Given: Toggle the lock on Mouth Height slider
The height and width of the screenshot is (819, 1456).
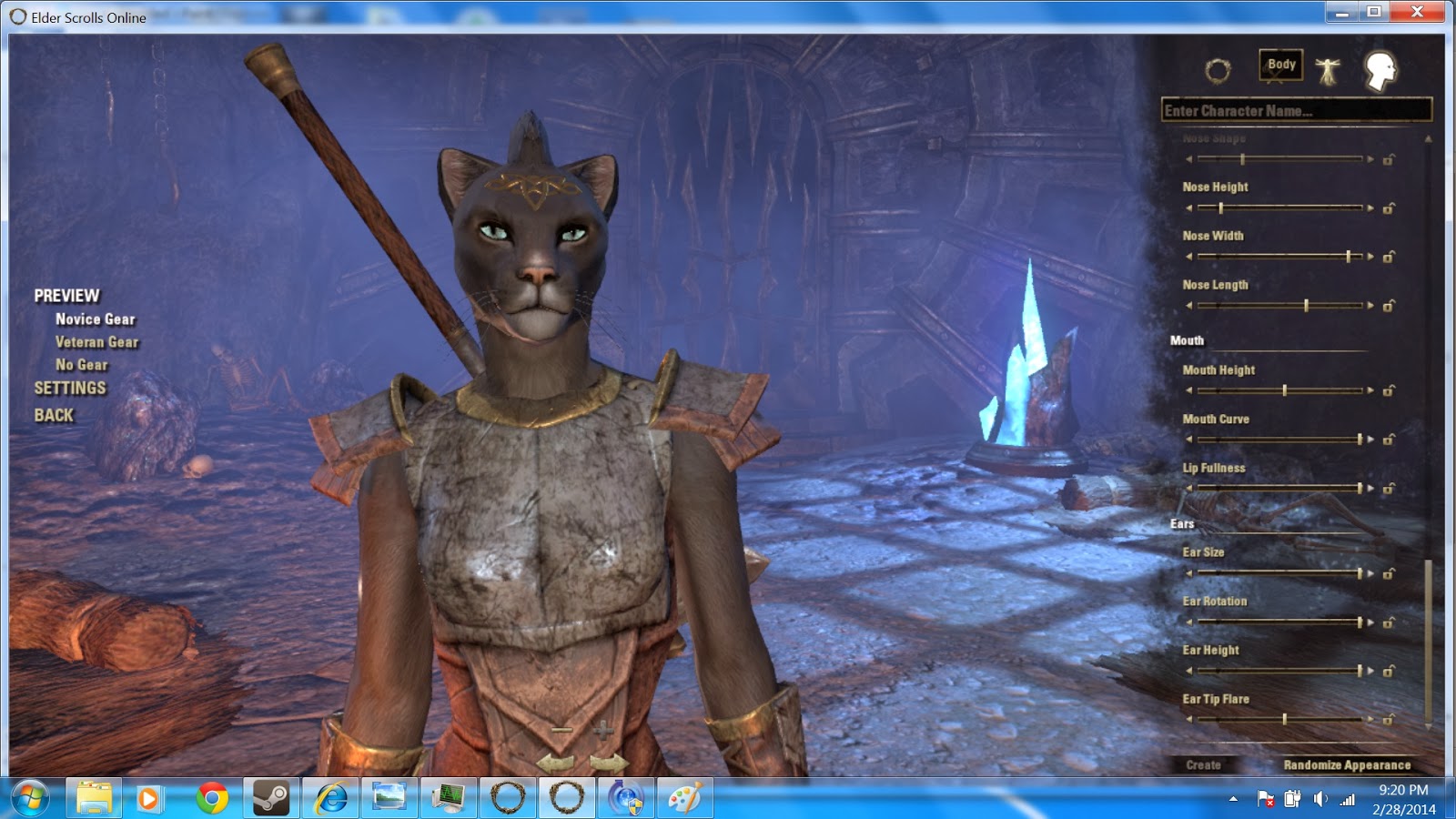Looking at the screenshot, I should [x=1387, y=389].
